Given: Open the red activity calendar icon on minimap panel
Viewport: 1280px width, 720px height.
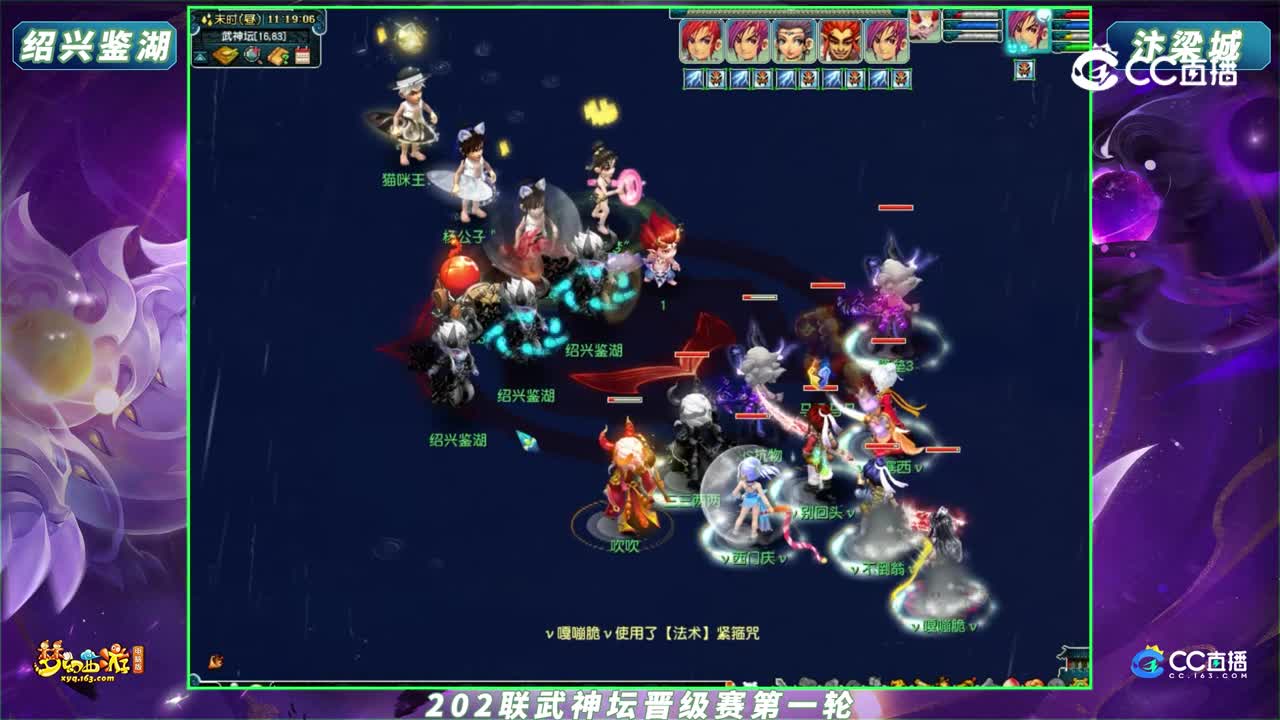Looking at the screenshot, I should click(x=303, y=54).
